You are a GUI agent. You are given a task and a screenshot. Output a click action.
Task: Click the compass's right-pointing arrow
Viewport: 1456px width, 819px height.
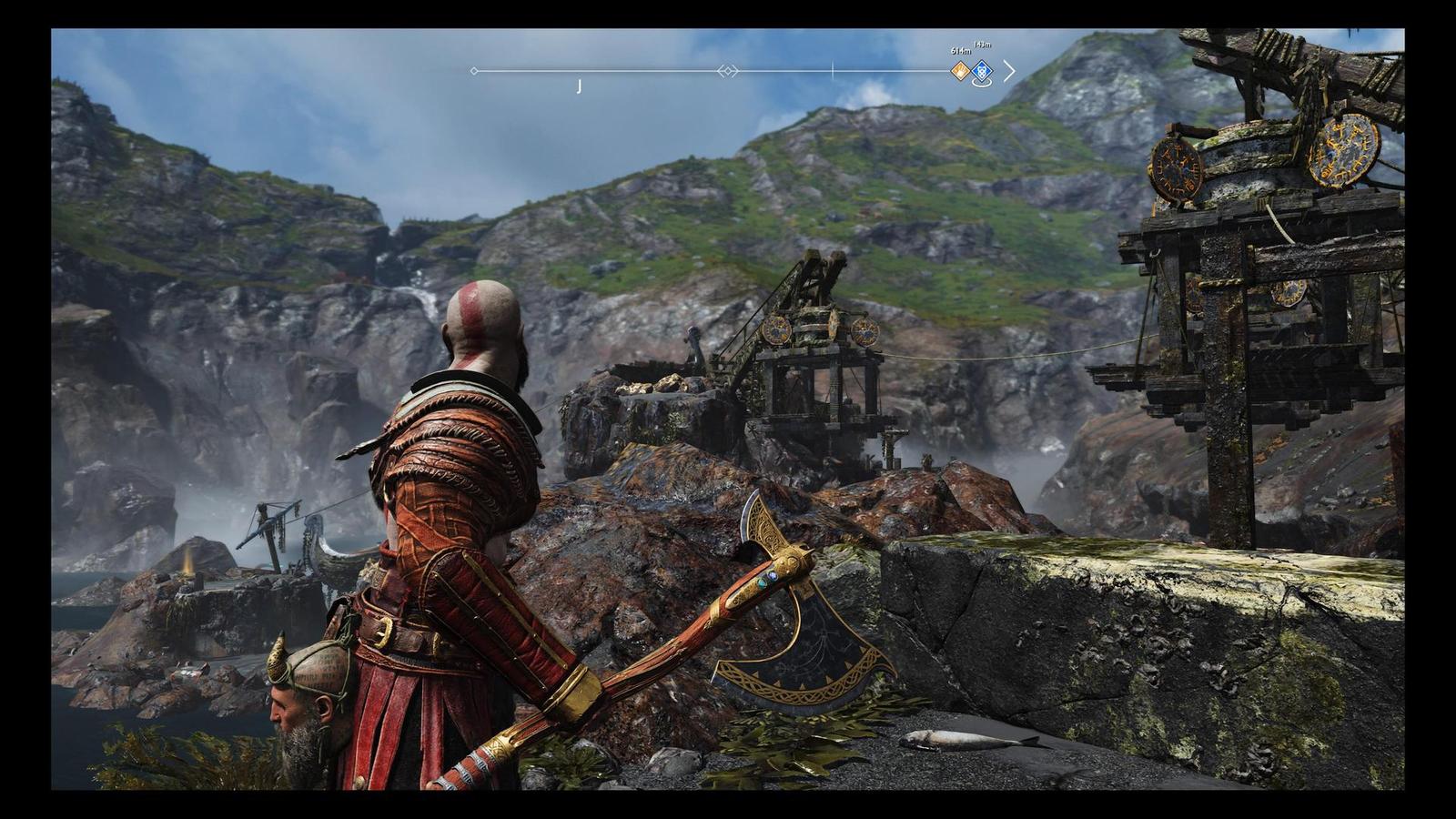pos(1008,71)
